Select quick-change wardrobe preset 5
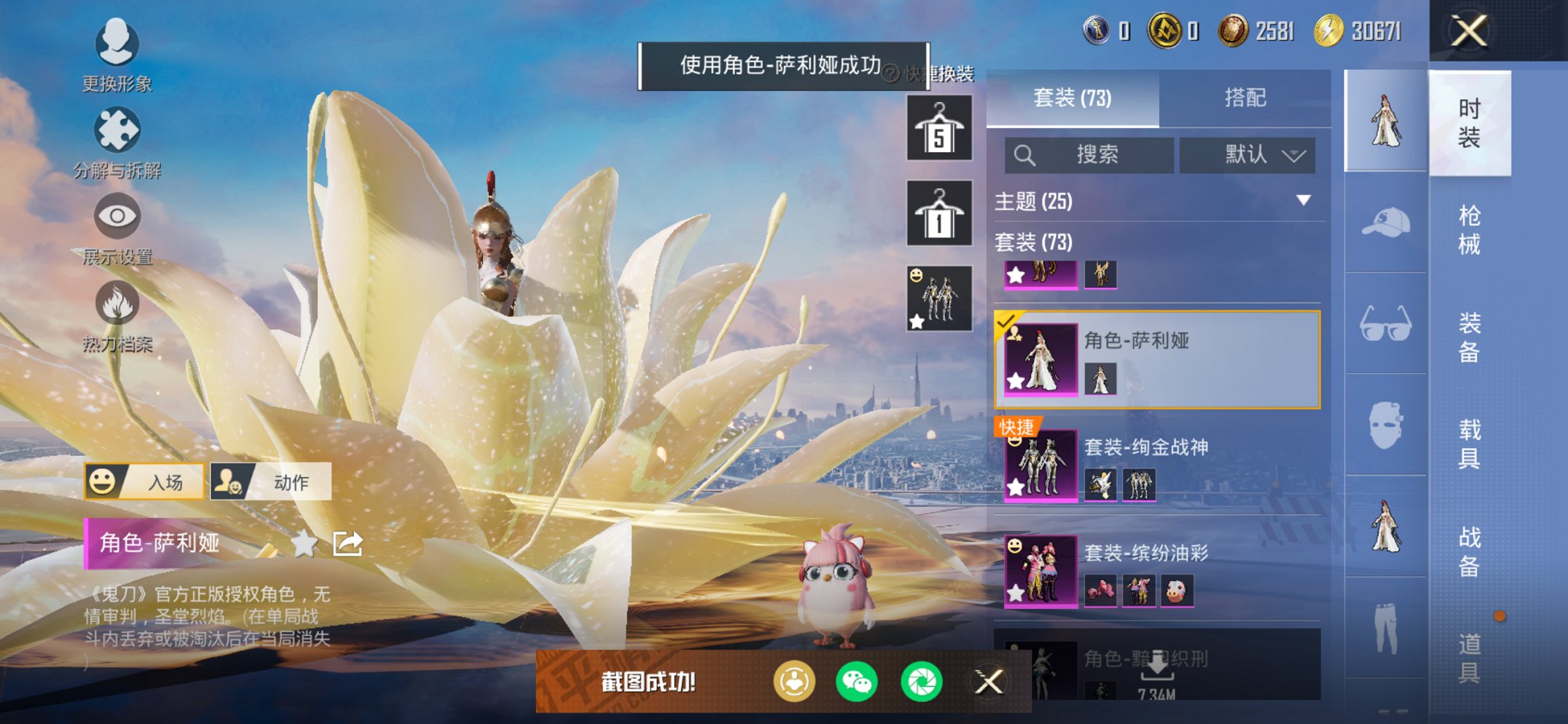 [939, 128]
